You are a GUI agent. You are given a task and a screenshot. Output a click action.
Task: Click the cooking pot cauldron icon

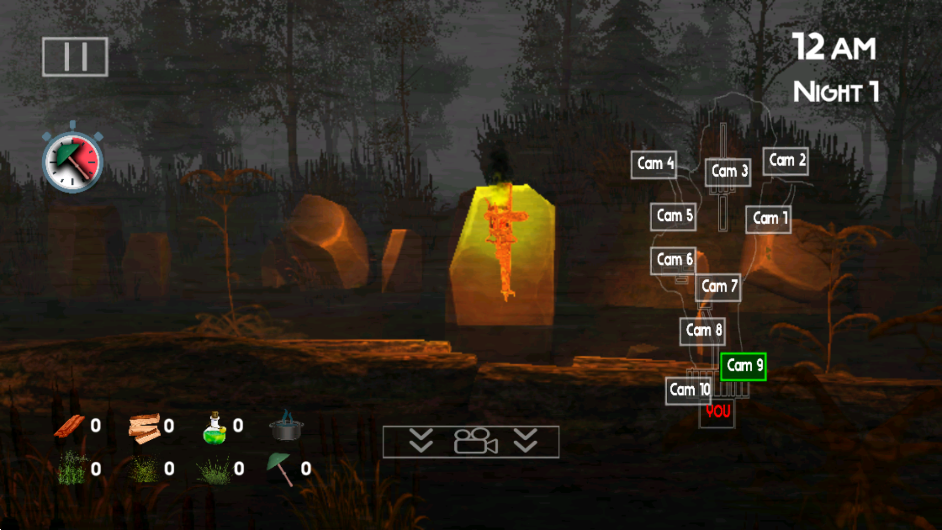pyautogui.click(x=286, y=427)
